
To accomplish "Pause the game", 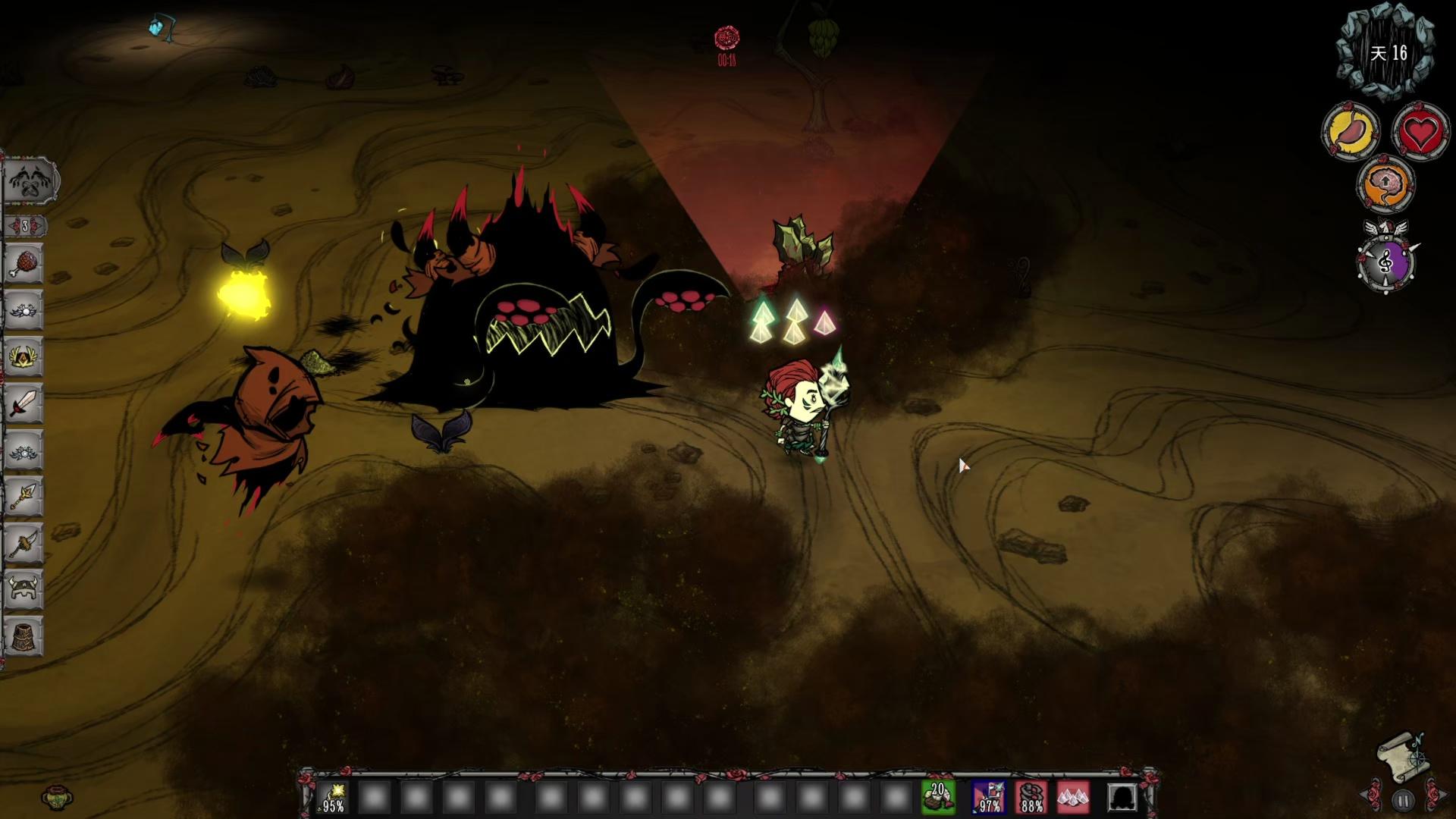I will click(x=1403, y=800).
